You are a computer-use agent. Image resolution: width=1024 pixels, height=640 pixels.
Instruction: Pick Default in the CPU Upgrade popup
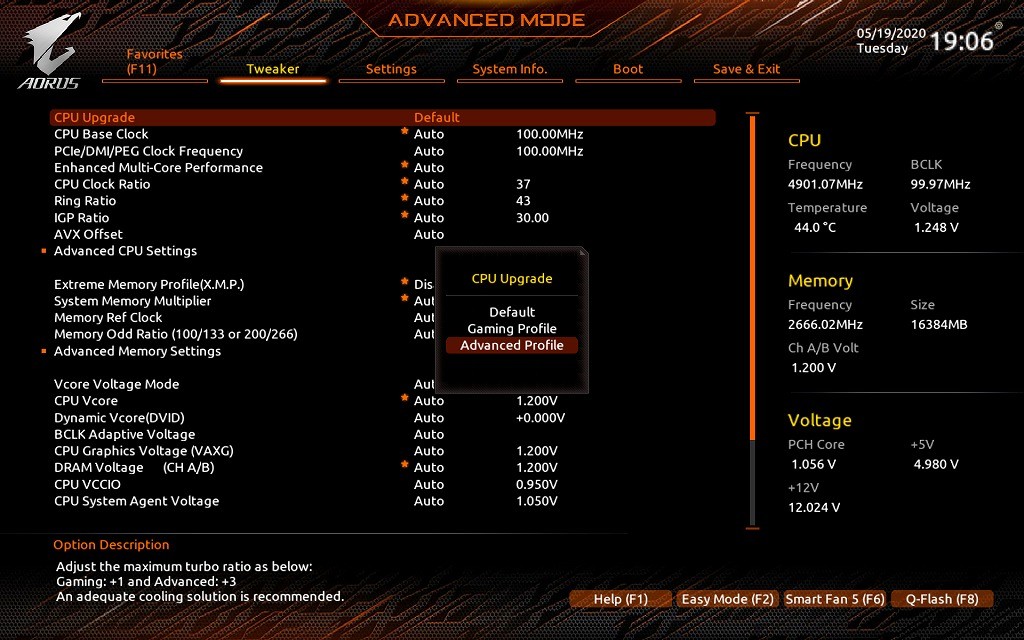pyautogui.click(x=512, y=312)
